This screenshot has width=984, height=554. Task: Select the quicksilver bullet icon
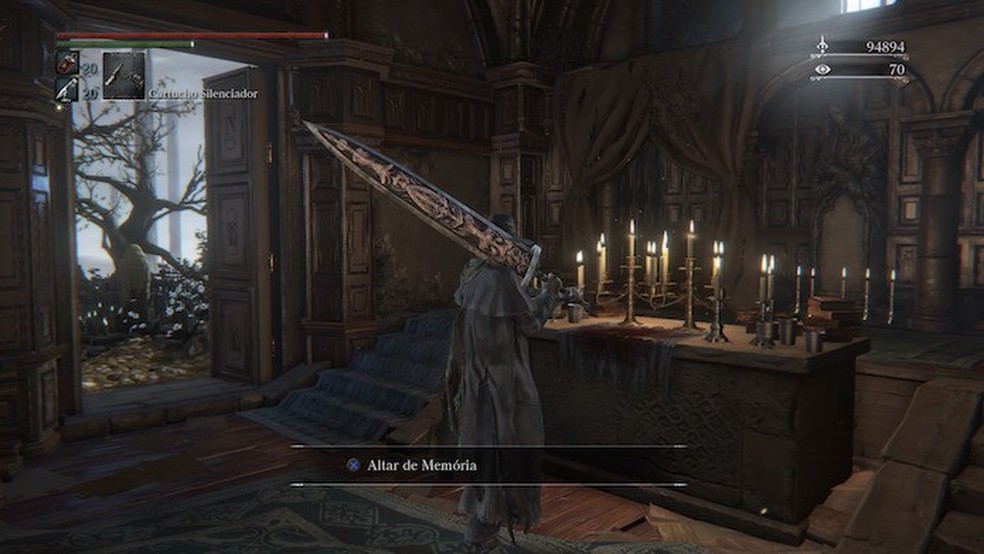[67, 89]
